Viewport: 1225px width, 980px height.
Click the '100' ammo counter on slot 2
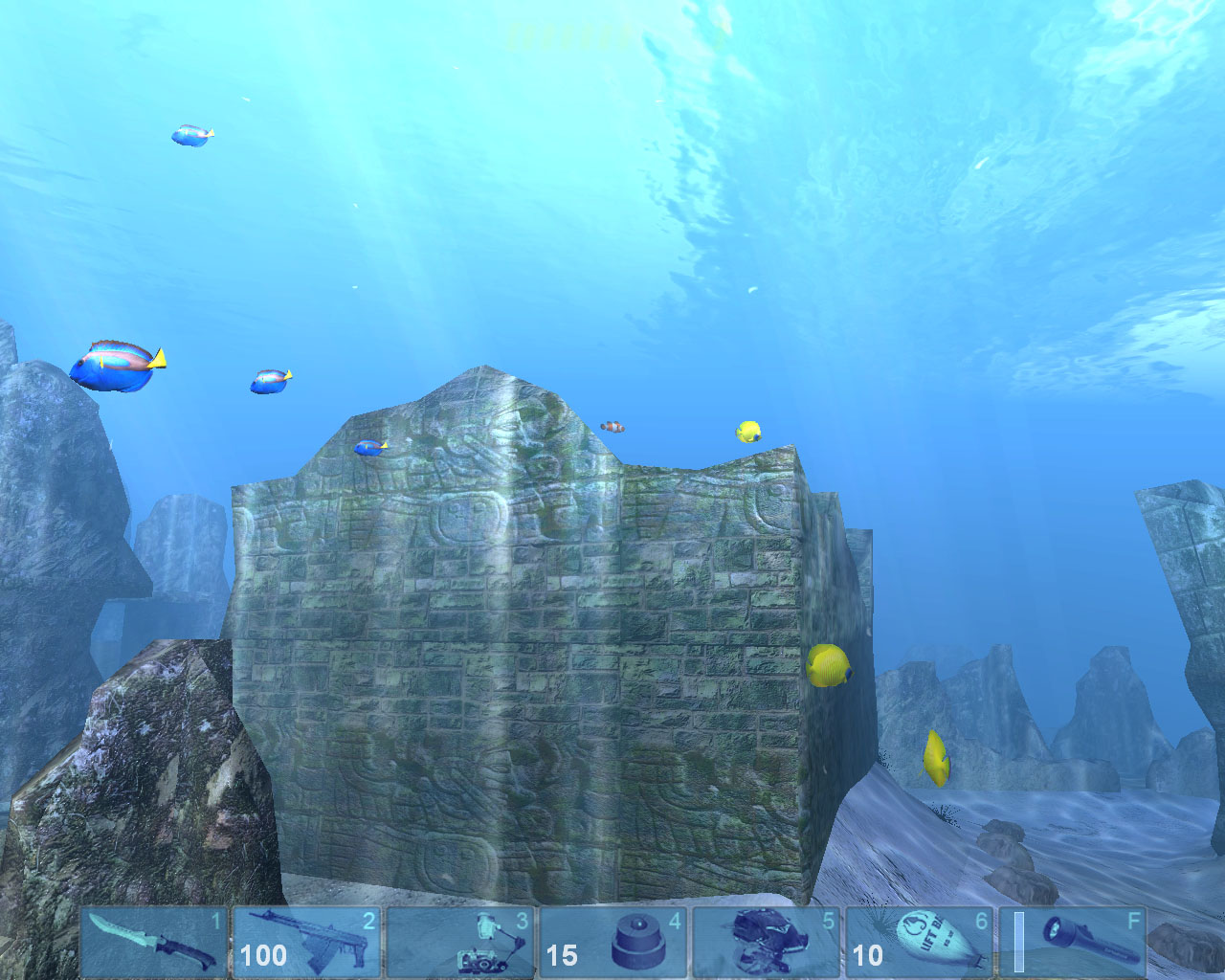tap(263, 956)
